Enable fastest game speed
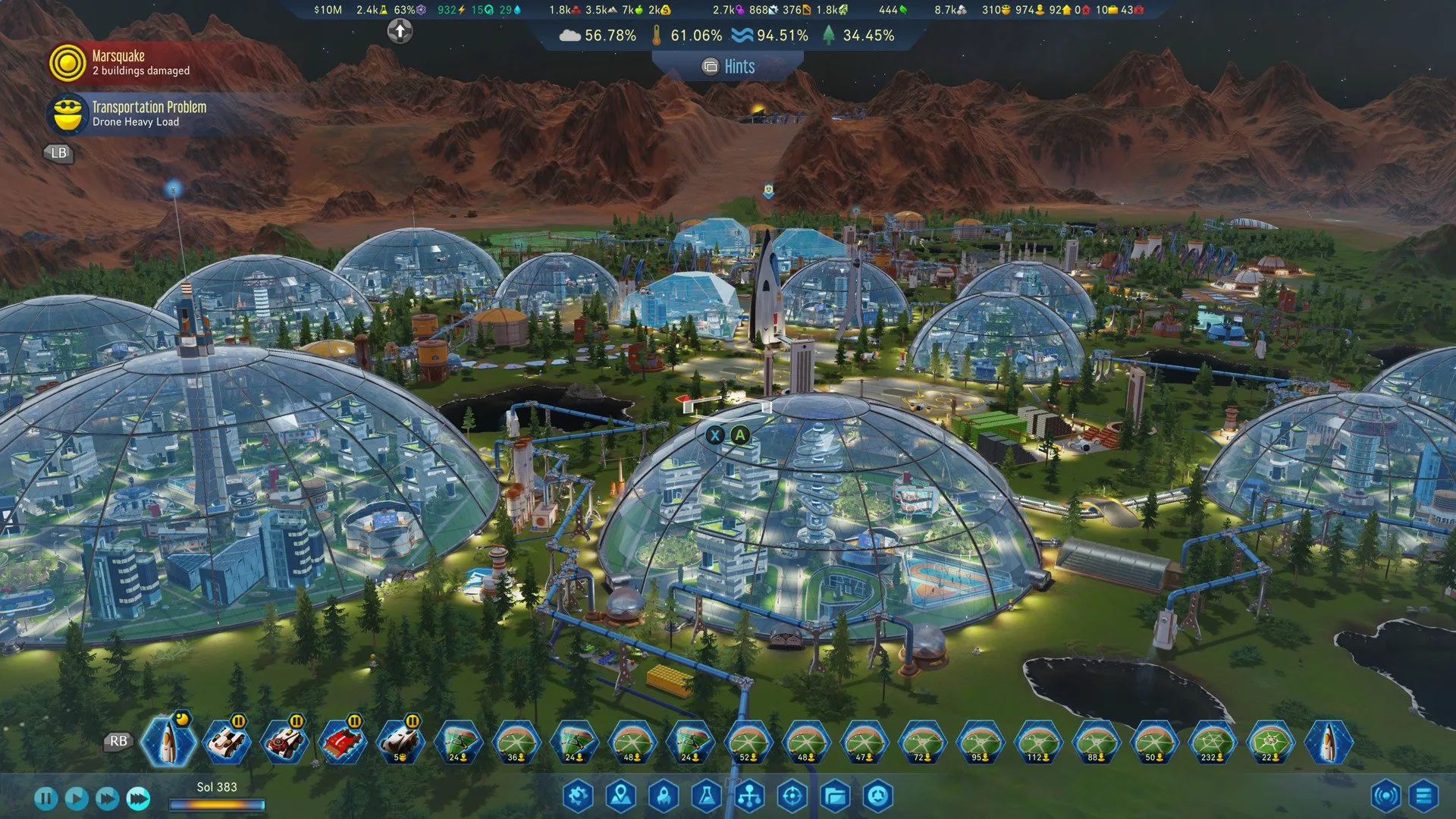The image size is (1456, 819). point(138,799)
